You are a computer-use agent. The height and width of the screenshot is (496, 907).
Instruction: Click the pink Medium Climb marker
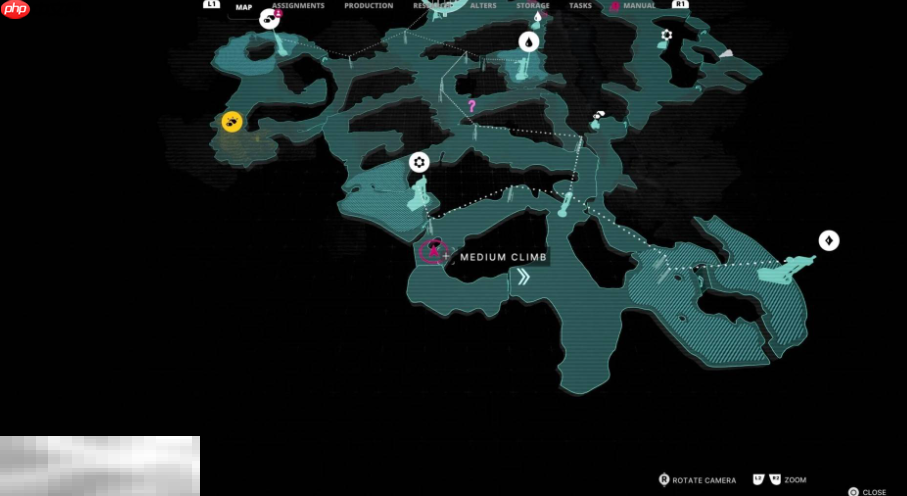pyautogui.click(x=433, y=250)
